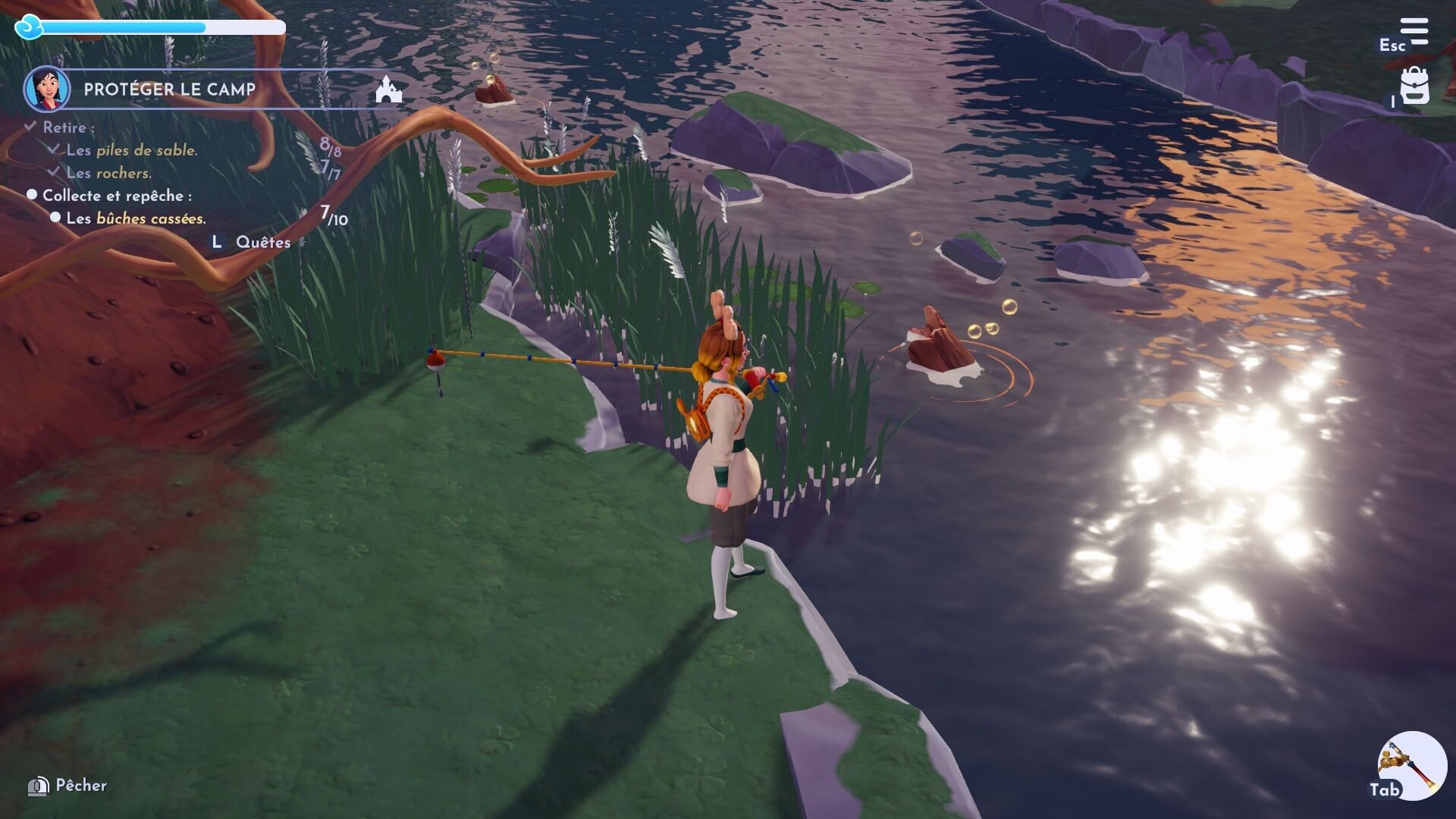Select the Protéger le Camp quest tracker

(x=169, y=89)
